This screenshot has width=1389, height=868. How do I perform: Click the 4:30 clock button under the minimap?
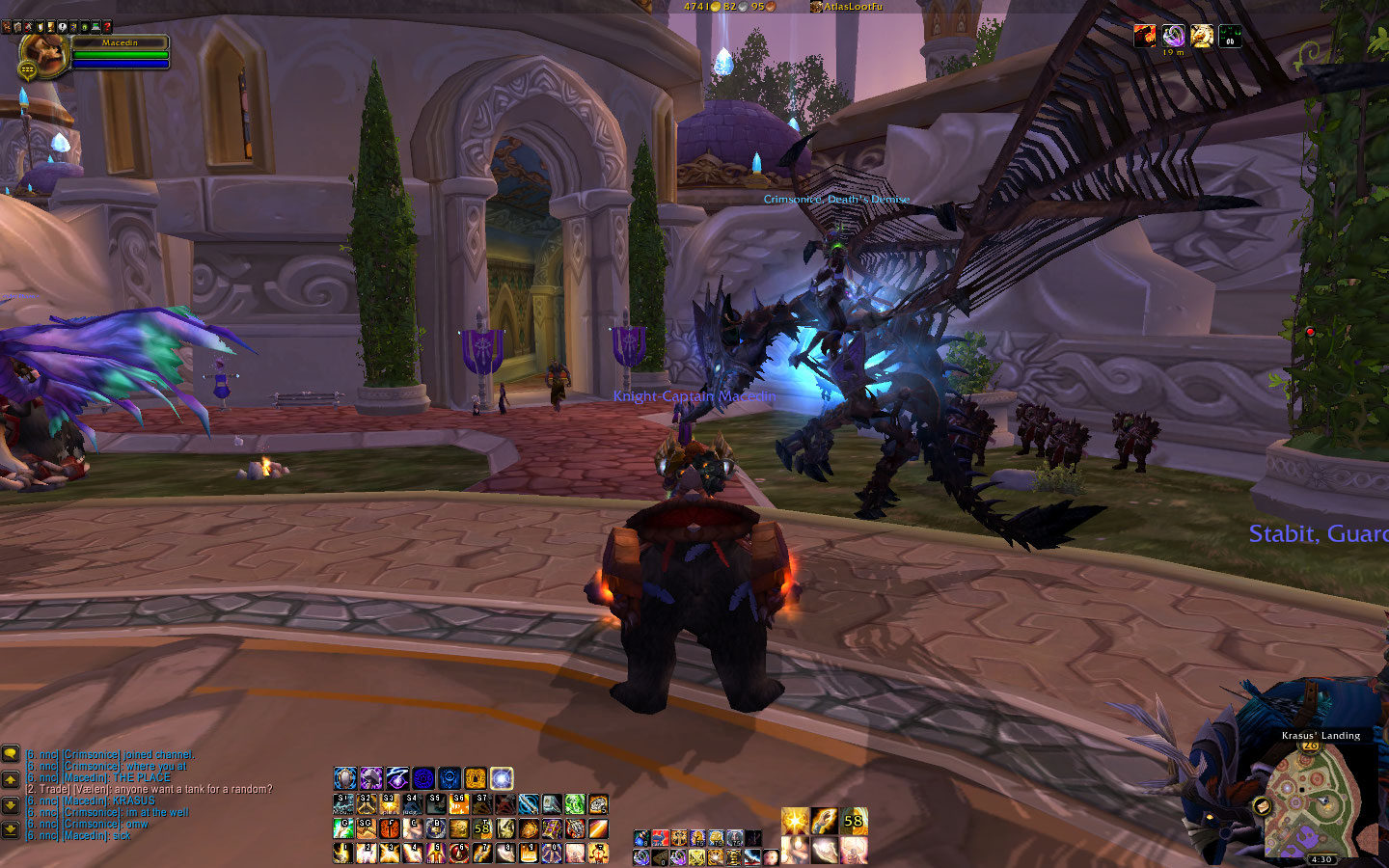pyautogui.click(x=1321, y=859)
